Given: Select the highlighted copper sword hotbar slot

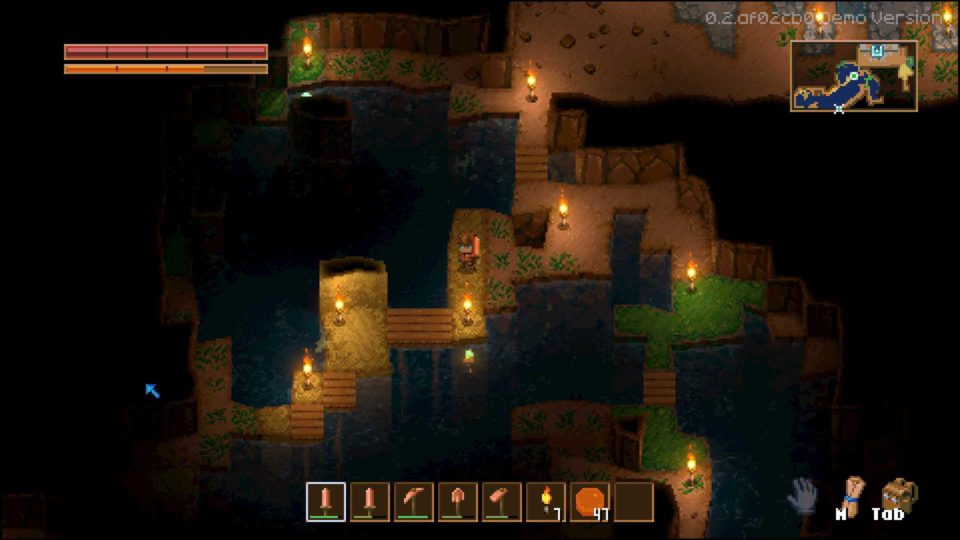Looking at the screenshot, I should 326,501.
